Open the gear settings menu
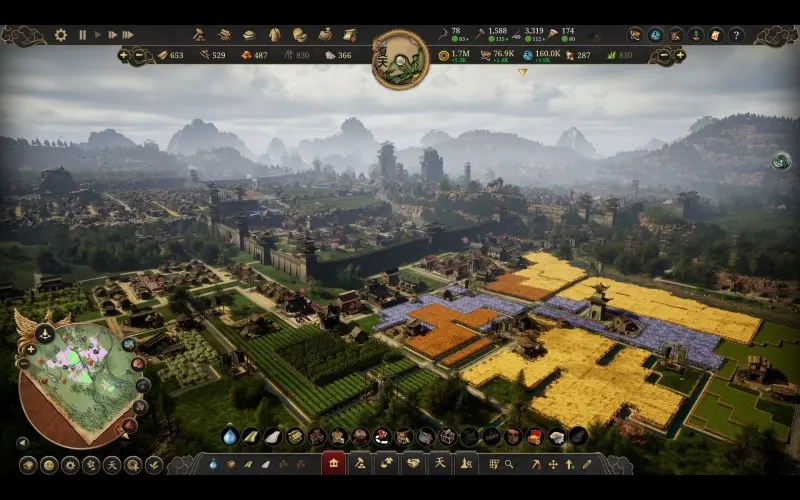800x500 pixels. coord(61,35)
